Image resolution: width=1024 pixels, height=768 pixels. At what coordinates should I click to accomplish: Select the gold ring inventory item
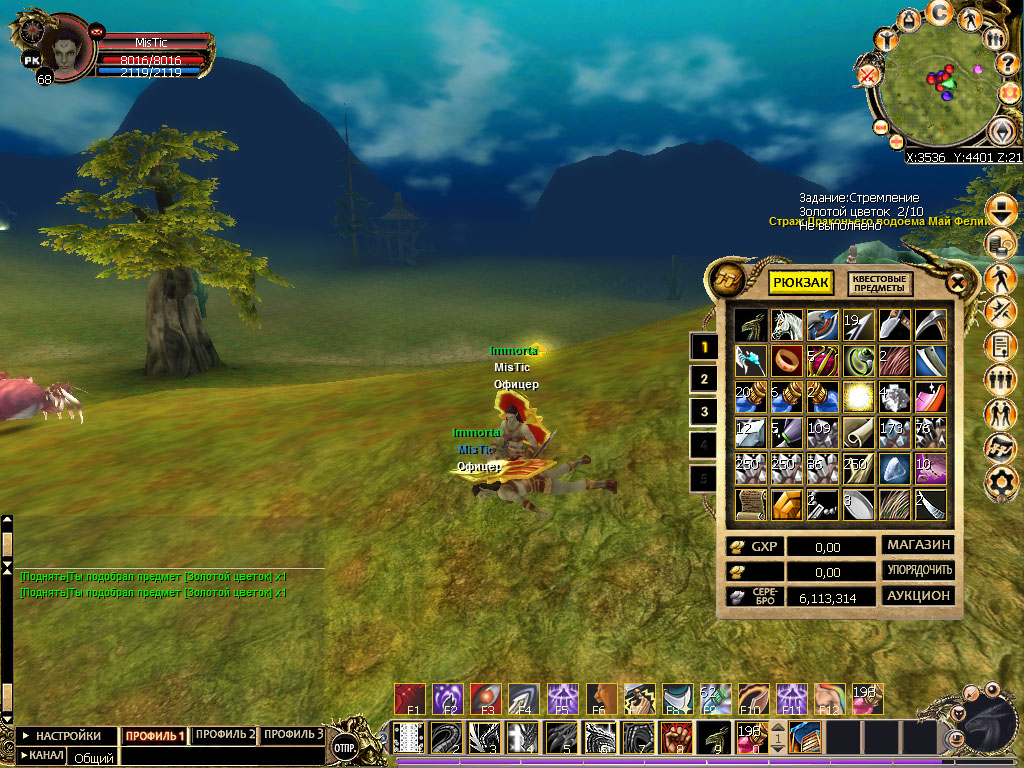(786, 359)
